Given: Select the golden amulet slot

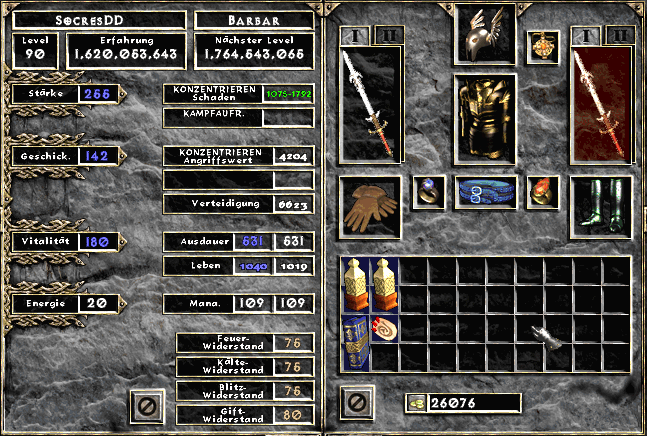Looking at the screenshot, I should (x=545, y=45).
